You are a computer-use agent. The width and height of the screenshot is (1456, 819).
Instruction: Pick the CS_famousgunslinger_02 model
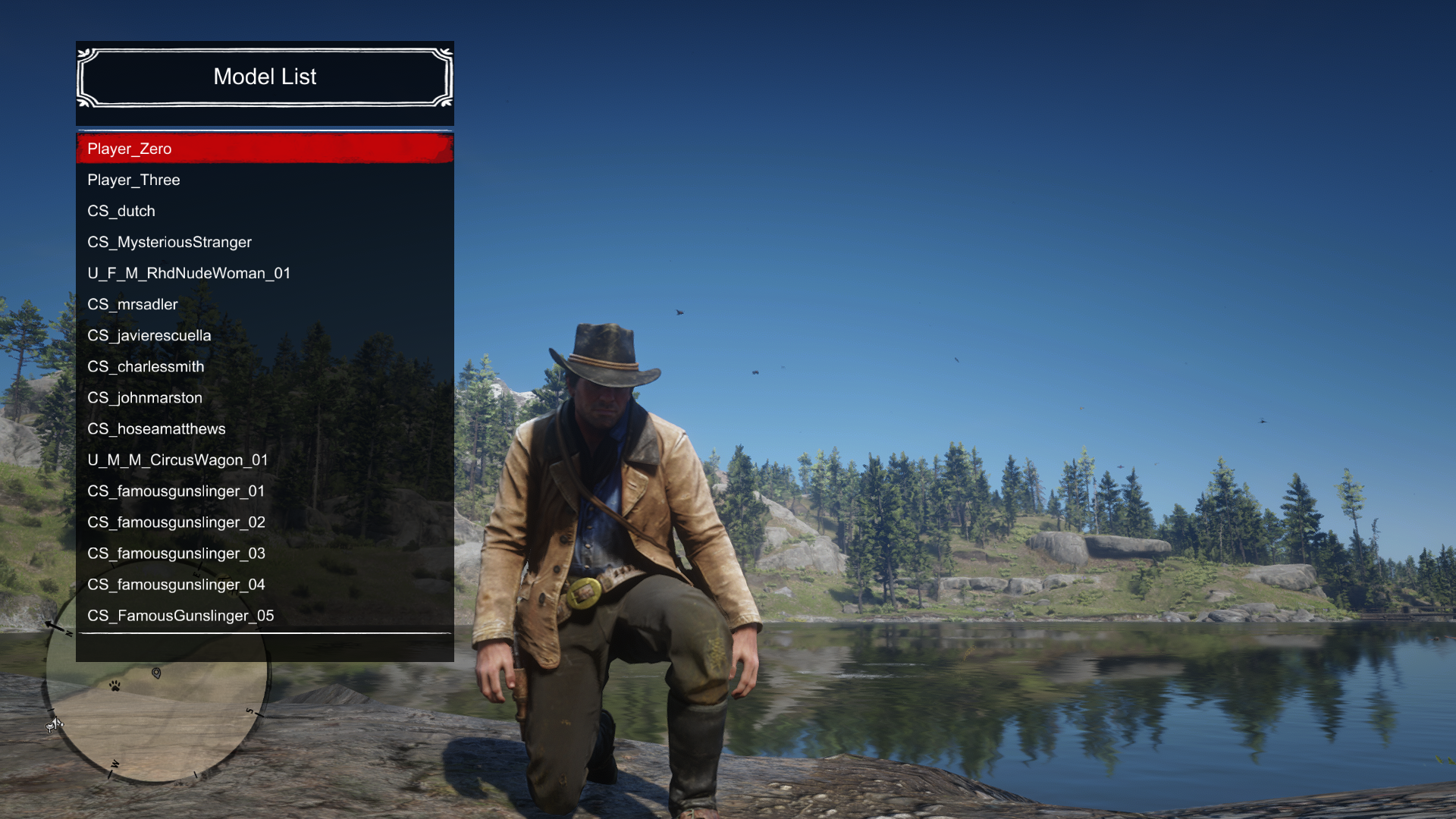265,522
